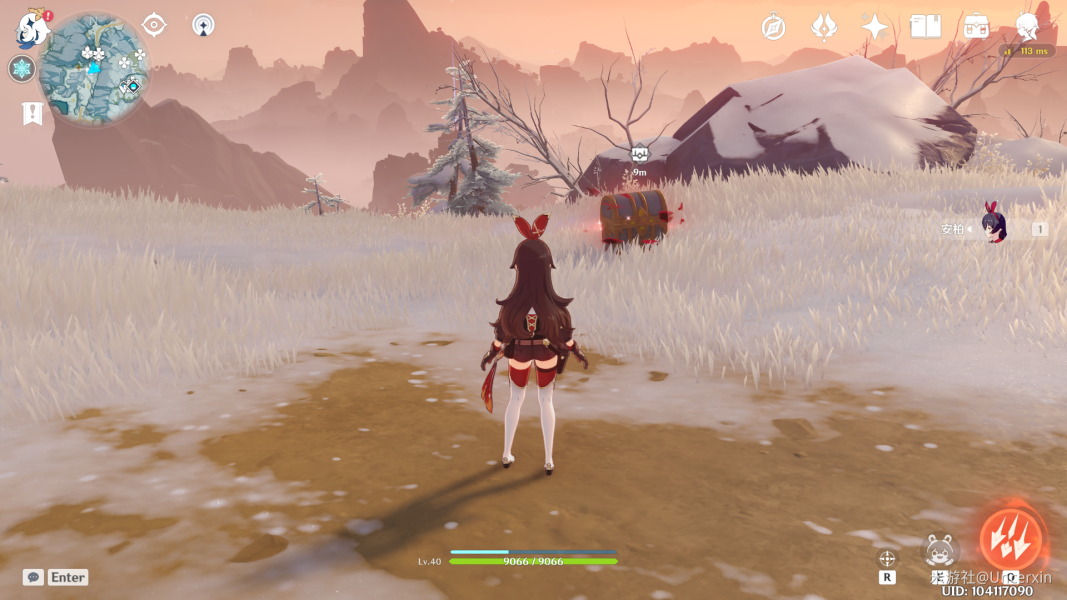
Task: Open the signal beacon icon with a star
Action: [203, 25]
